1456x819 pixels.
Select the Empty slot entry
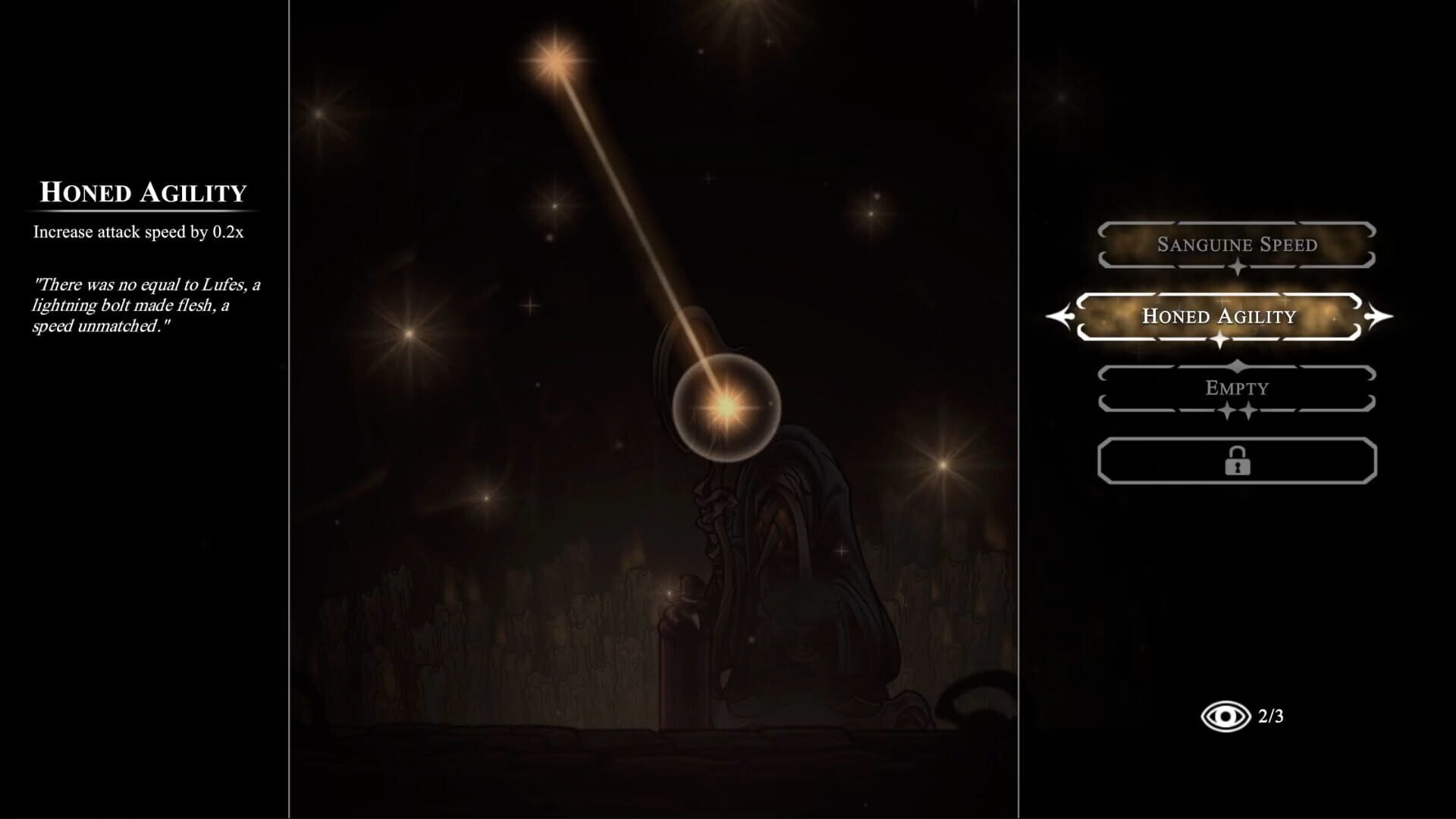(1237, 388)
